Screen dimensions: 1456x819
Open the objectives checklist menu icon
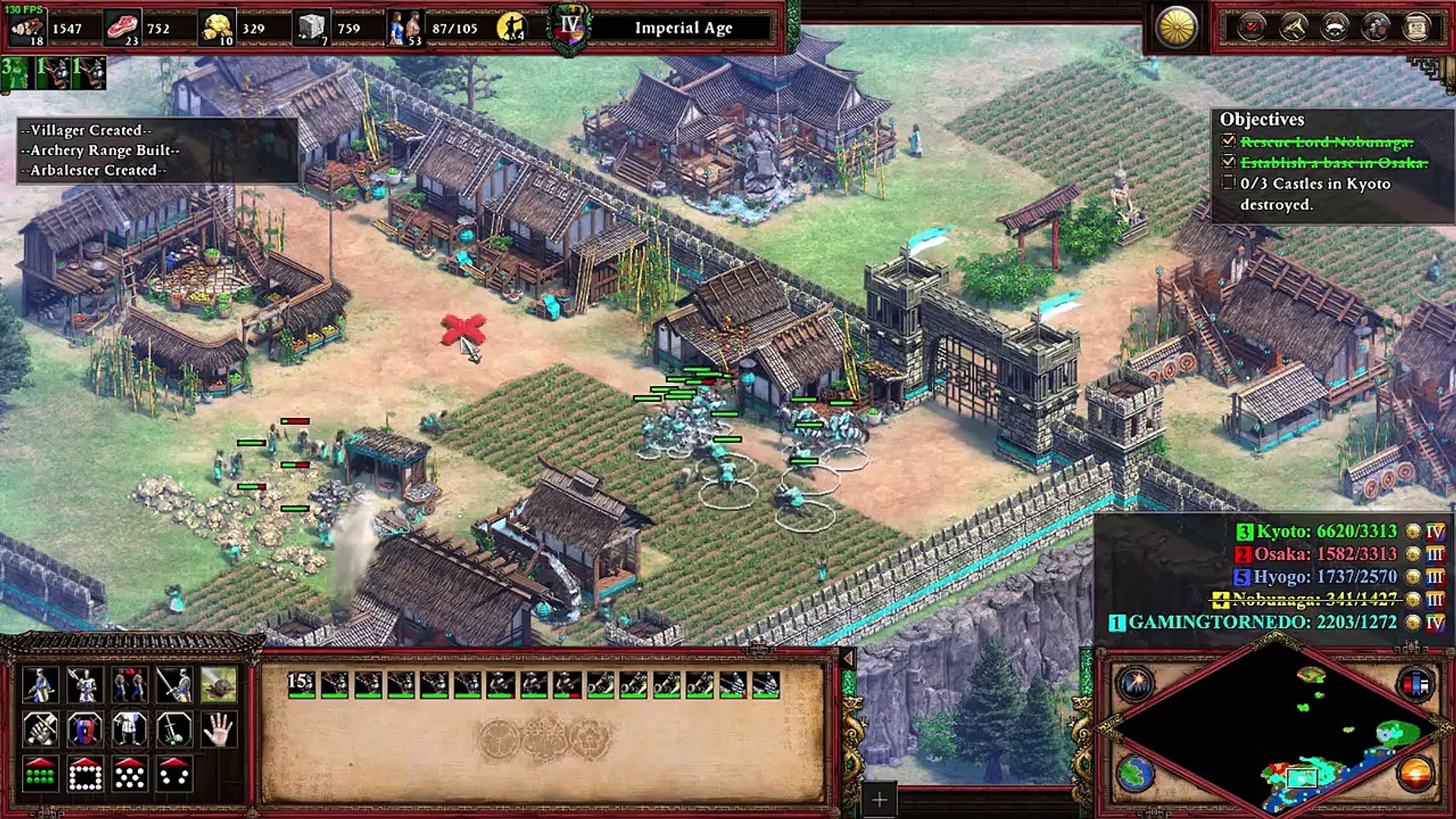[1251, 28]
